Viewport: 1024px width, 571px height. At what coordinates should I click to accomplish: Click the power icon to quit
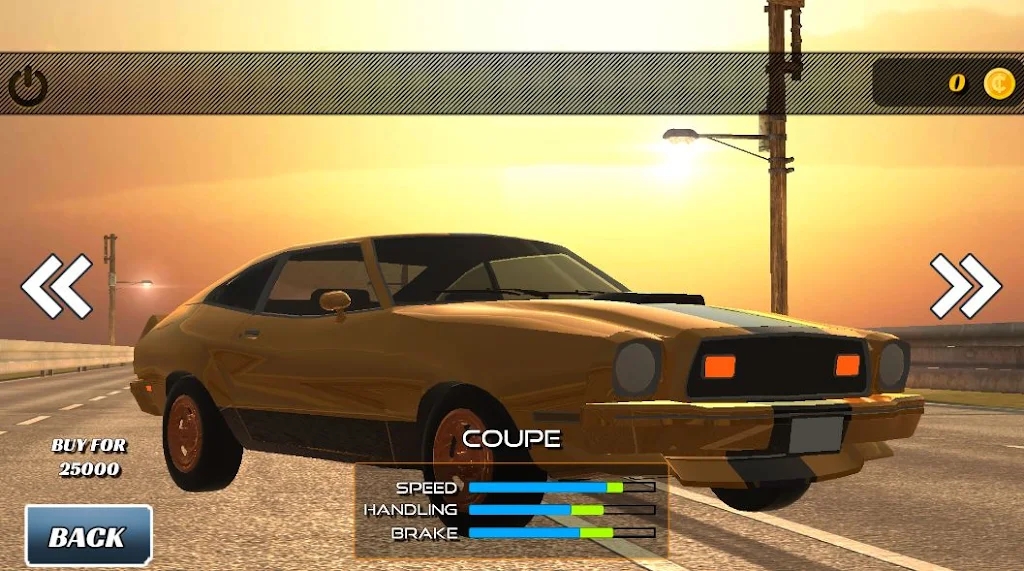pos(28,86)
